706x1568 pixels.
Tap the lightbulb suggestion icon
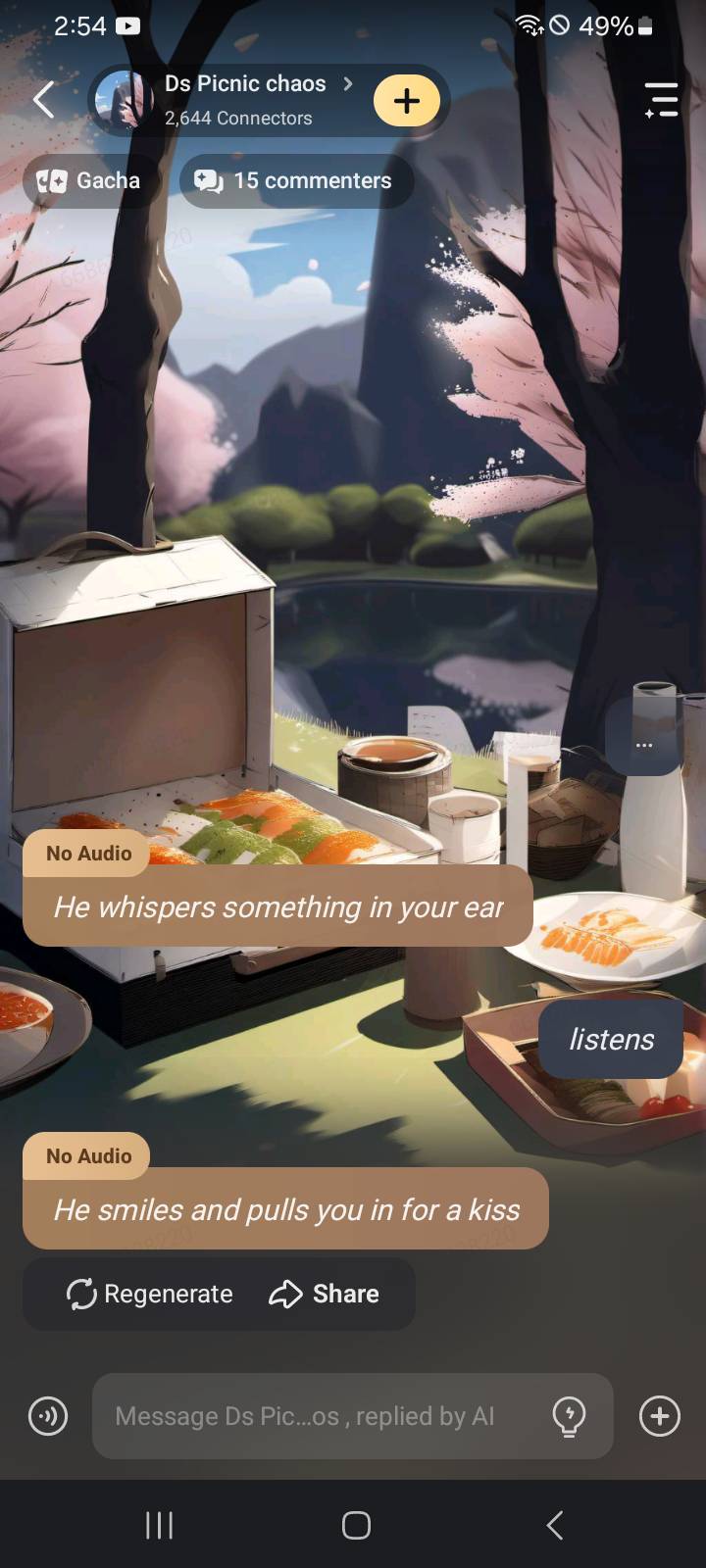pos(569,1416)
